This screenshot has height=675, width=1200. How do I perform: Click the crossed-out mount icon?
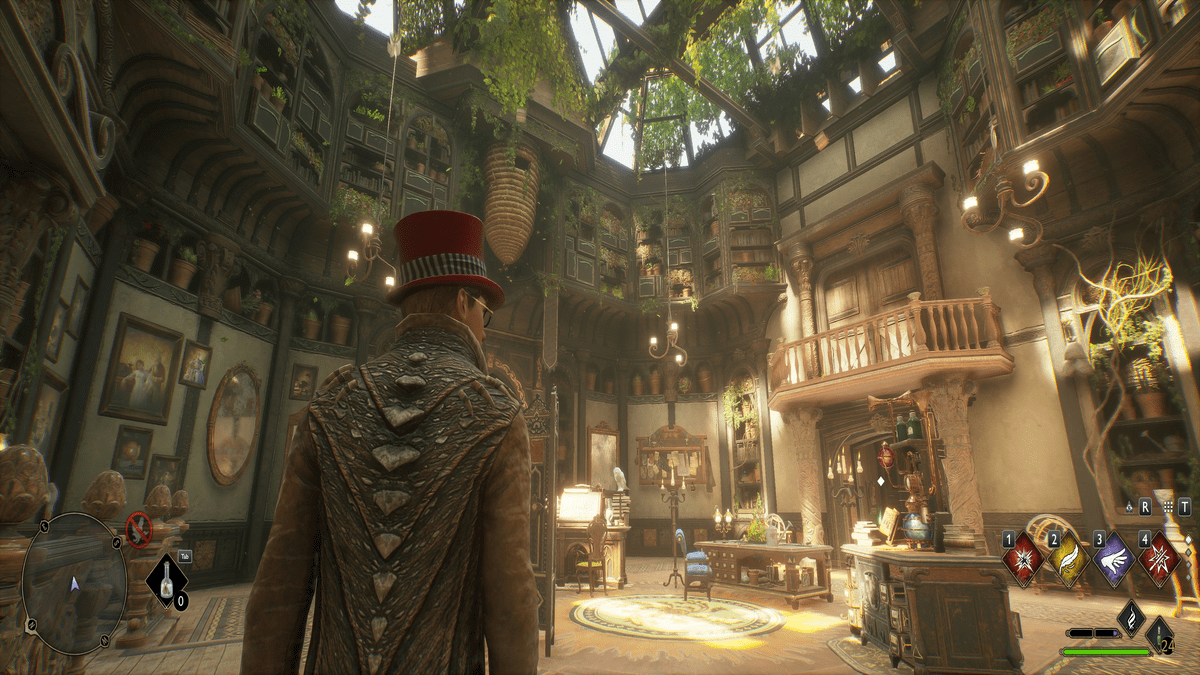pos(137,529)
